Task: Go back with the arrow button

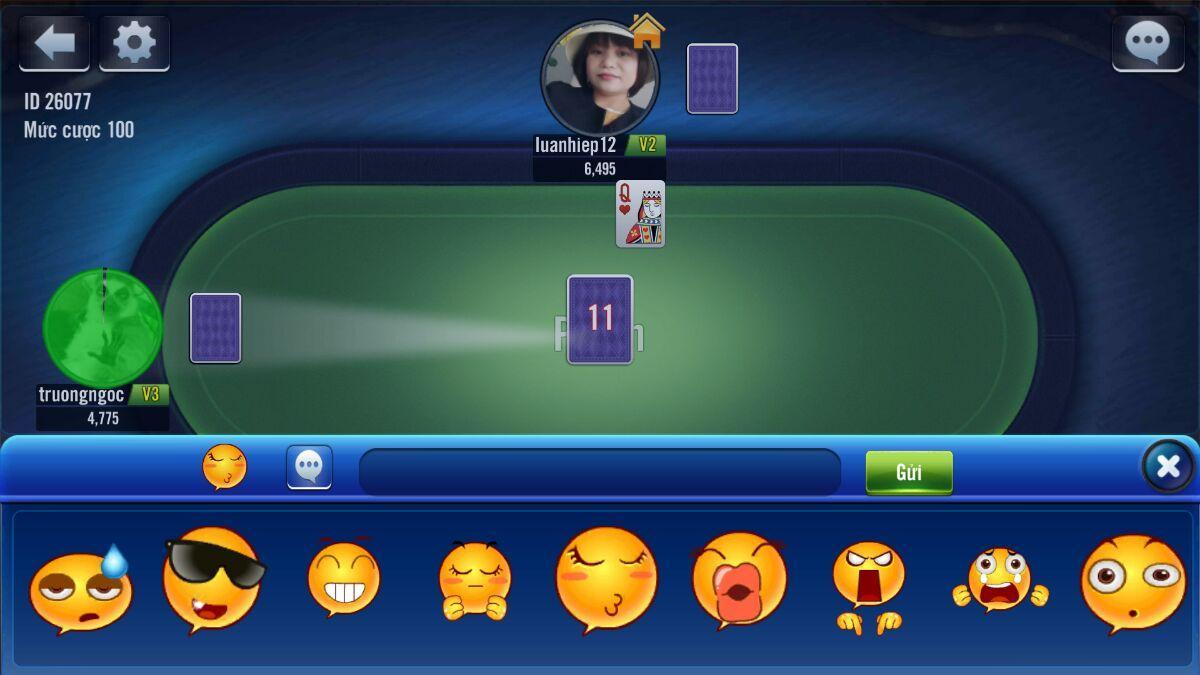Action: point(54,43)
